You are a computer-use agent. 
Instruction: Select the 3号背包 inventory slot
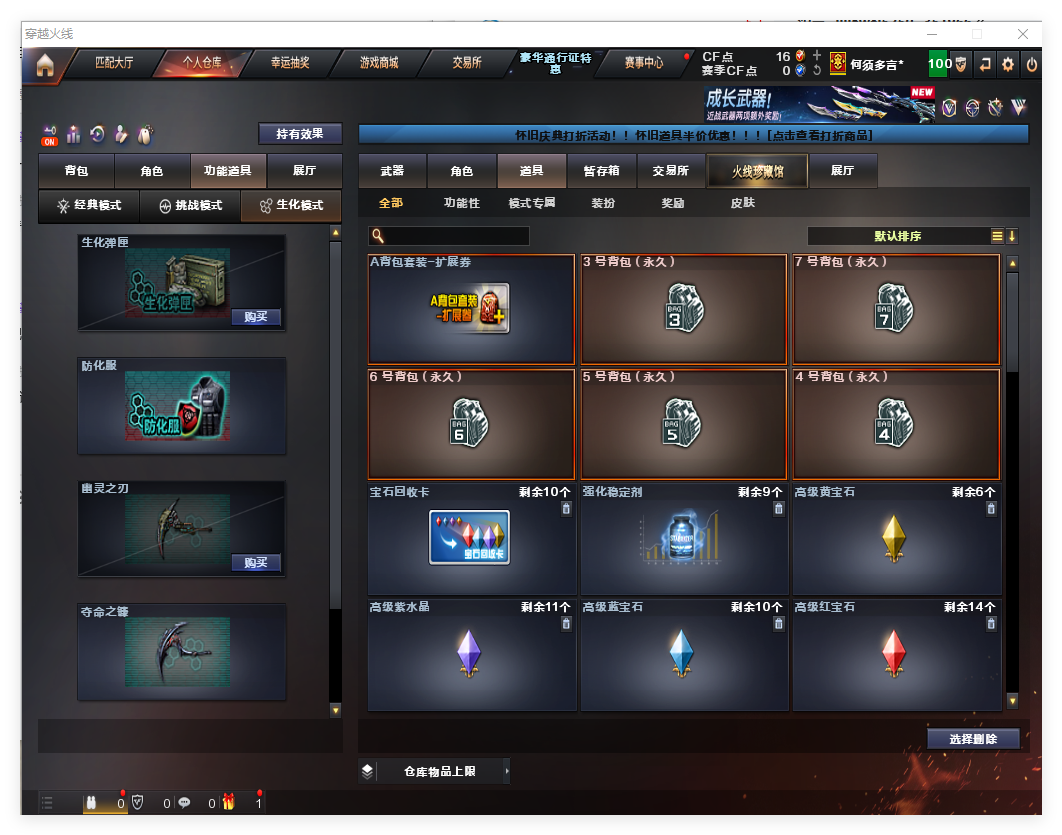[684, 309]
